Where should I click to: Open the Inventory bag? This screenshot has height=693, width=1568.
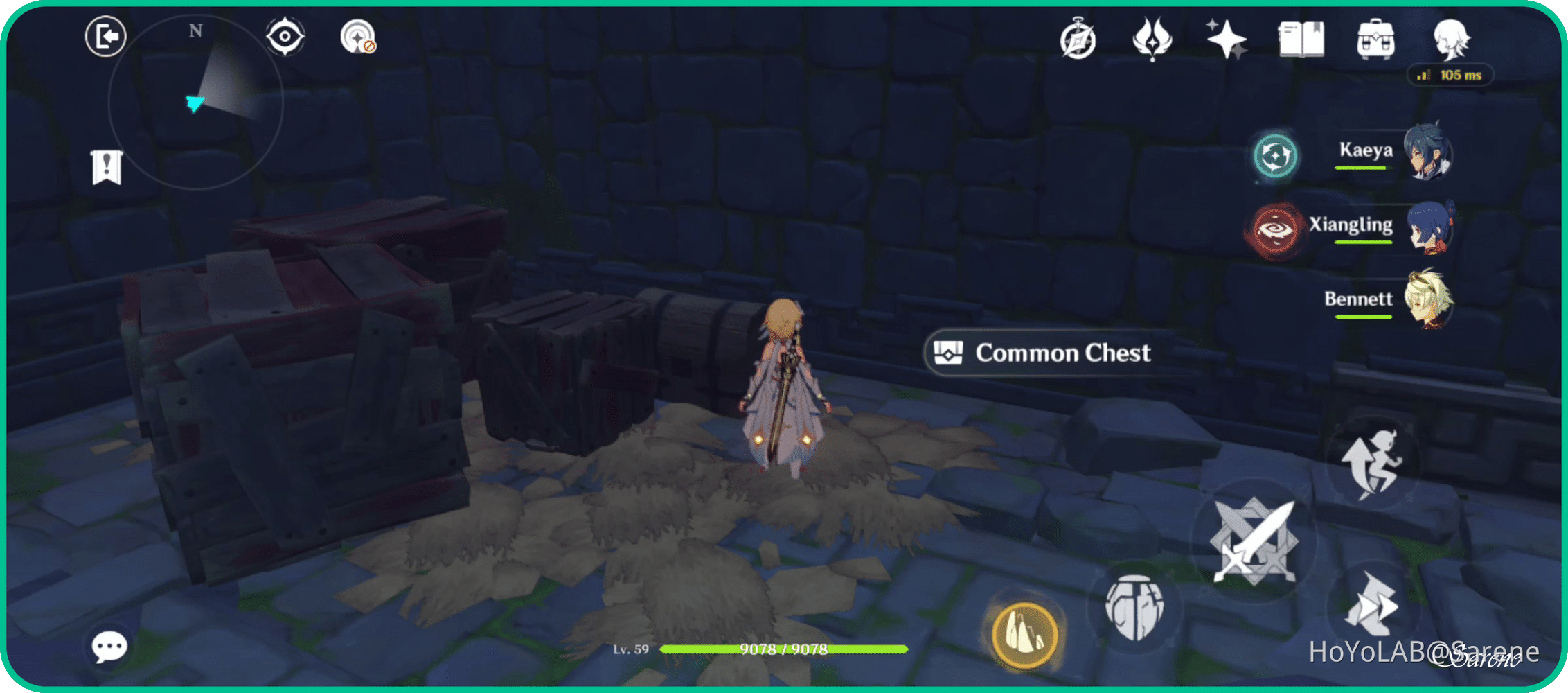[1375, 40]
